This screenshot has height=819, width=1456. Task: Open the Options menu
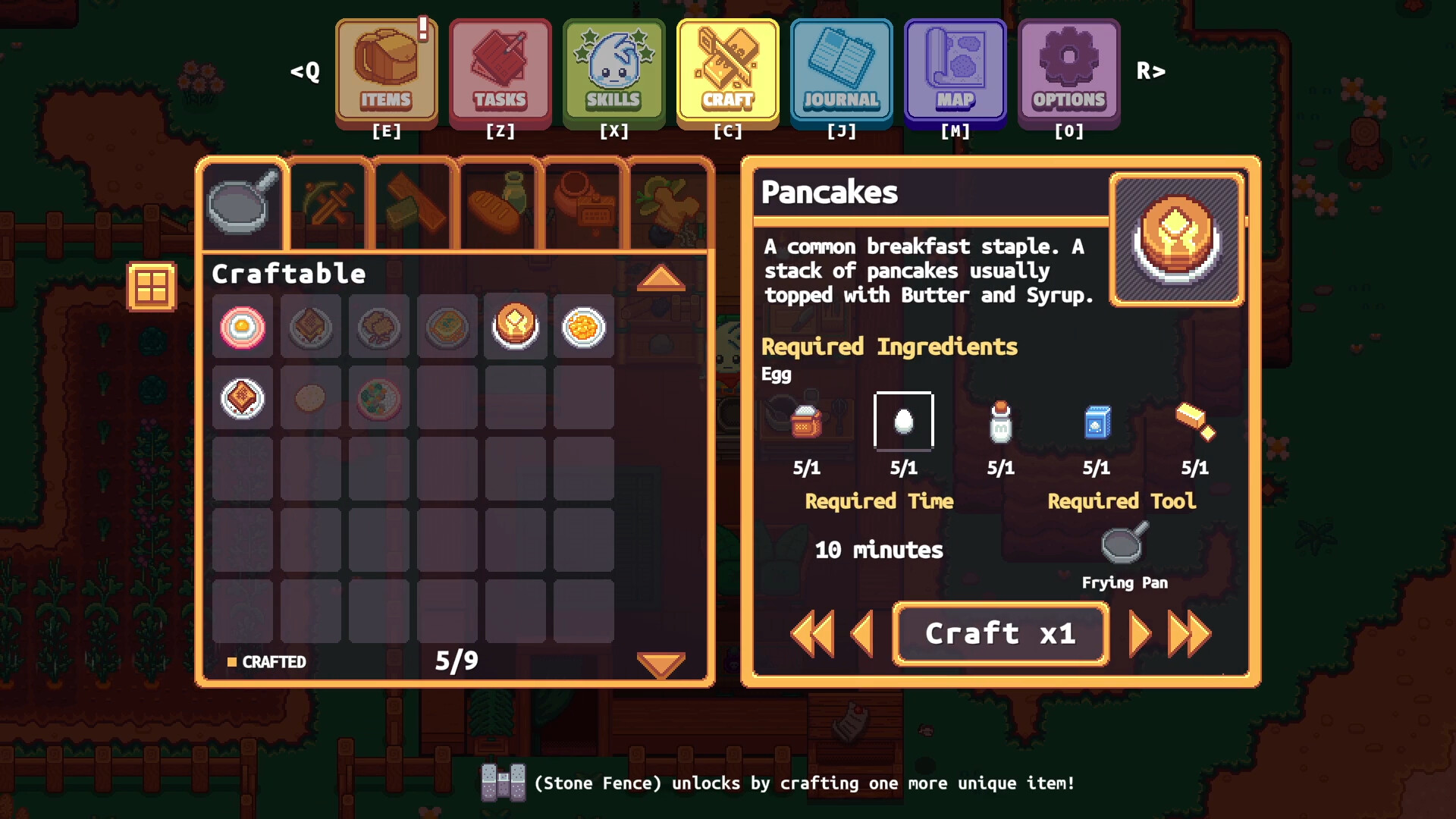pos(1068,72)
